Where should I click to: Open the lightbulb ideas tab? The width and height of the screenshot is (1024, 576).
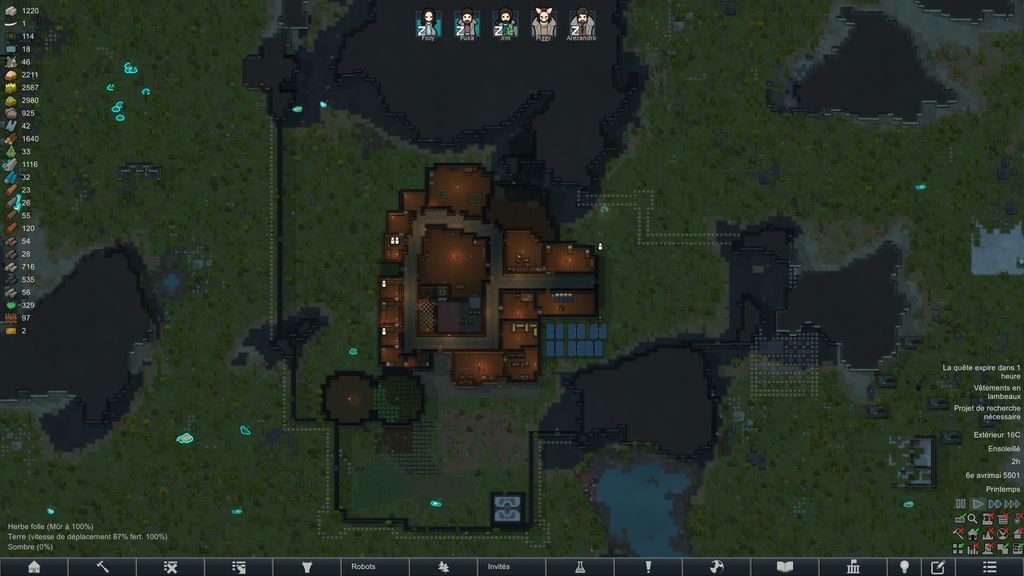pyautogui.click(x=904, y=567)
